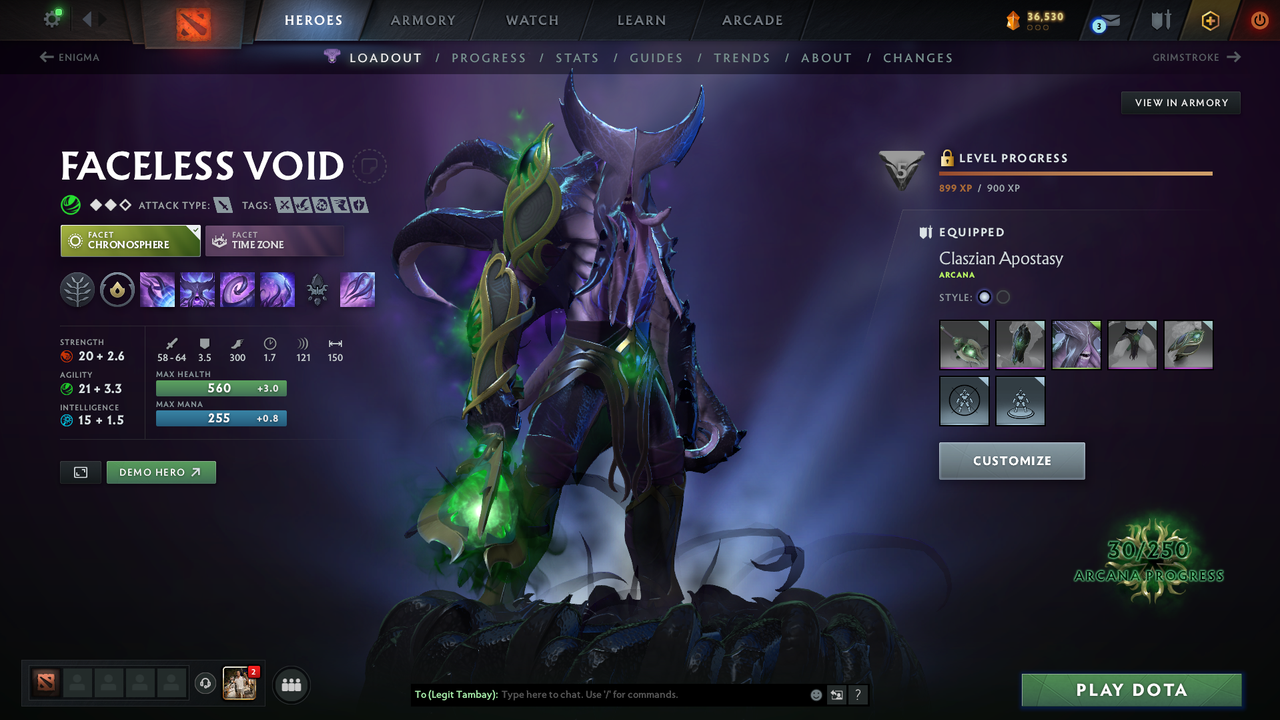Open the Time Walk ability icon
Screen dimensions: 1280x720
157,289
